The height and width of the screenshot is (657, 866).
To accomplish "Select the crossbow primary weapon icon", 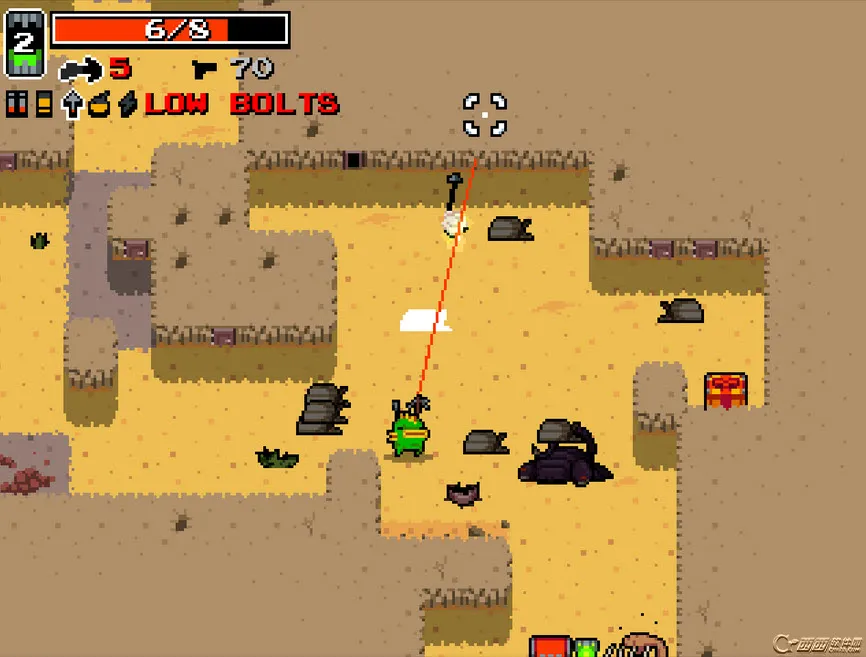I will coord(81,69).
